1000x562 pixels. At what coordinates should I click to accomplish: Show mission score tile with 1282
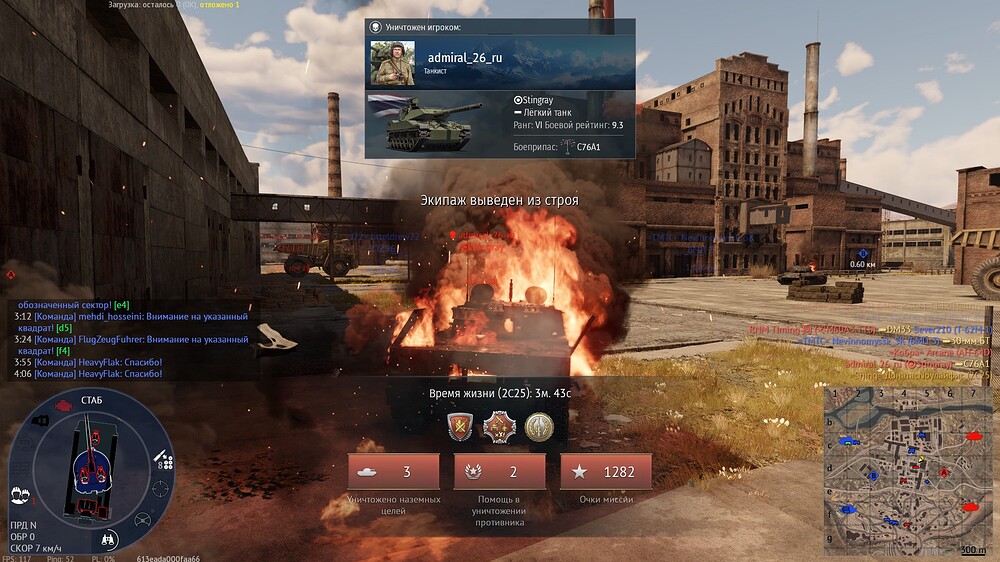point(606,472)
